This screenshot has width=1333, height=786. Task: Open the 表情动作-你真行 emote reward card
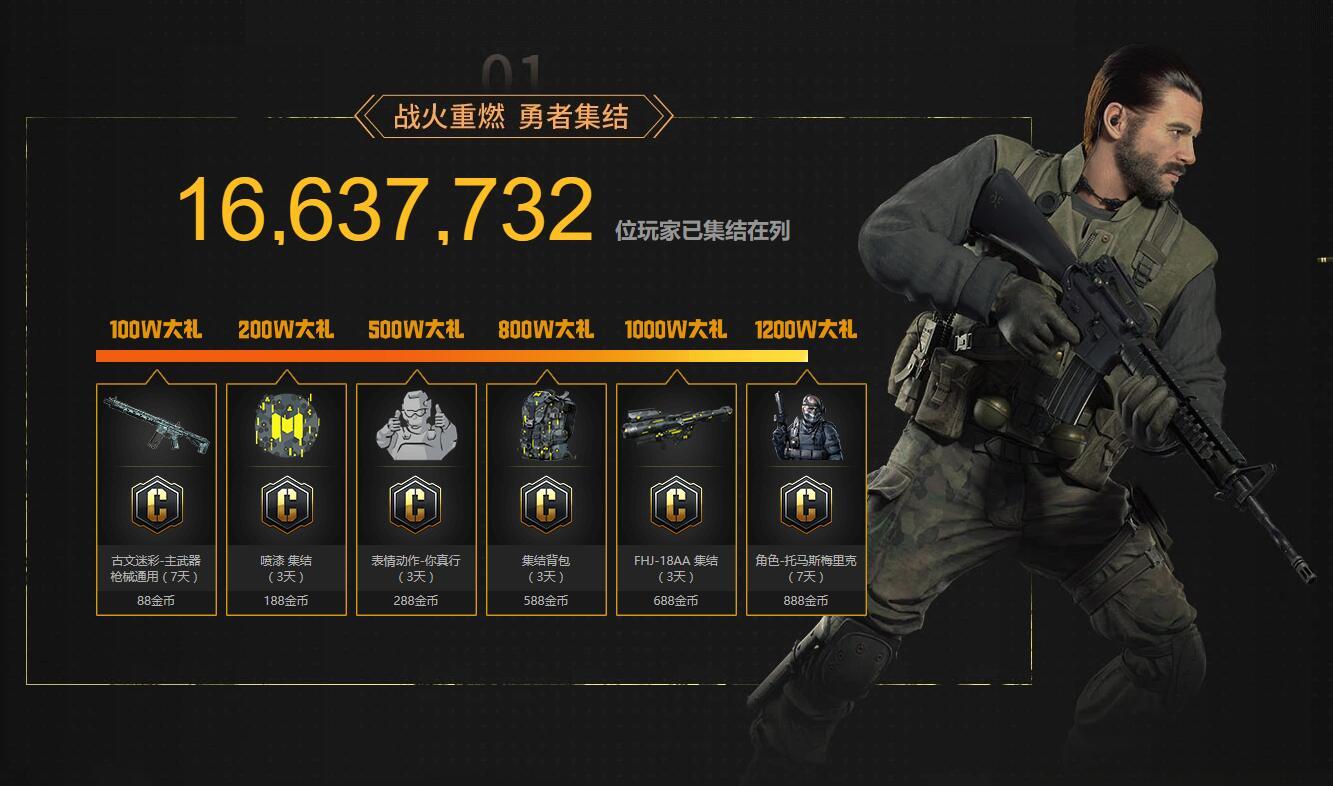point(416,499)
